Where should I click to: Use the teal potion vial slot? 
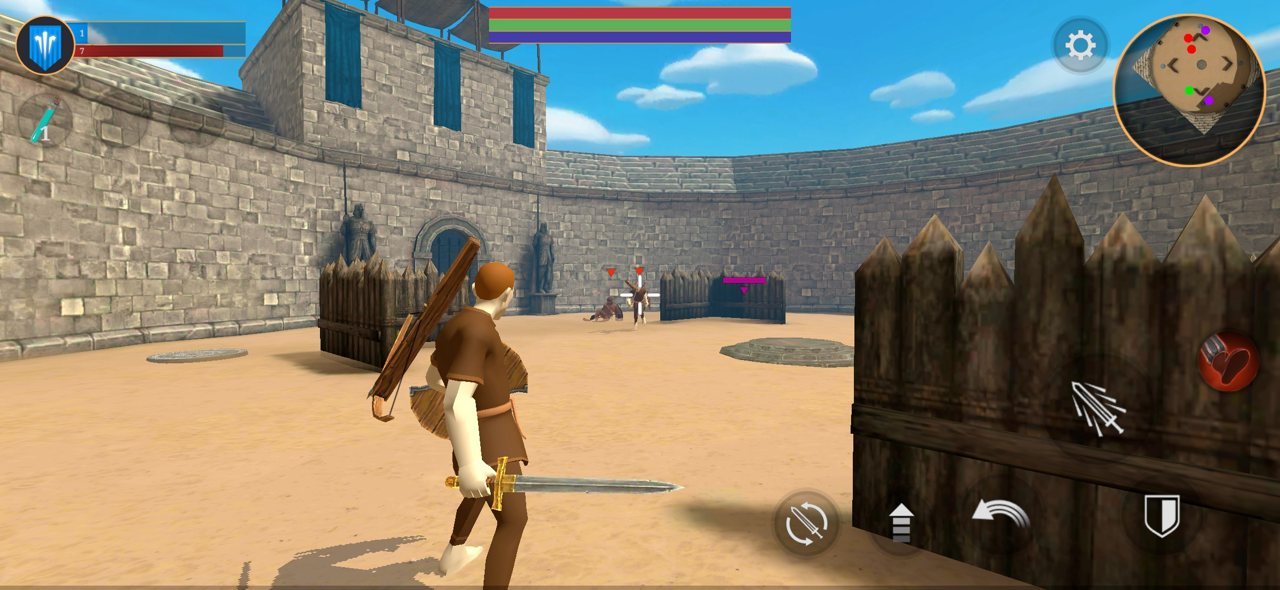click(x=45, y=122)
